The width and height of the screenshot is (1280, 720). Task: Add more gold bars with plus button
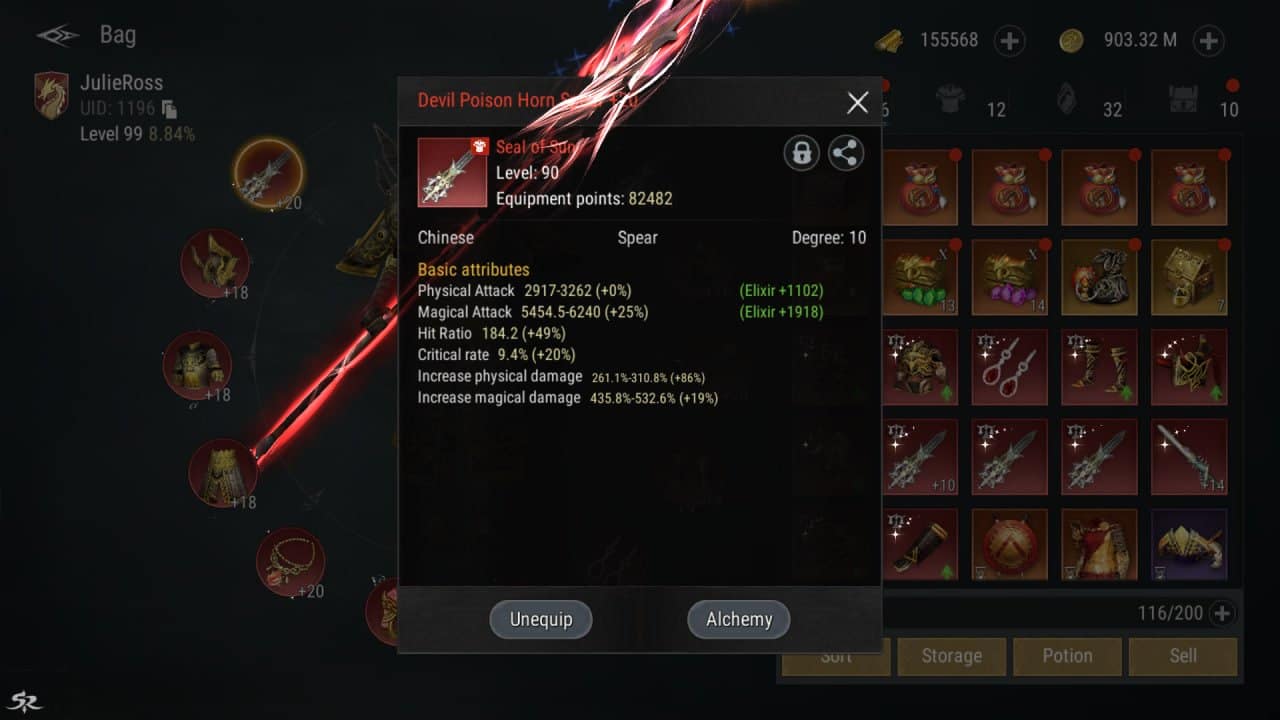tap(1010, 41)
